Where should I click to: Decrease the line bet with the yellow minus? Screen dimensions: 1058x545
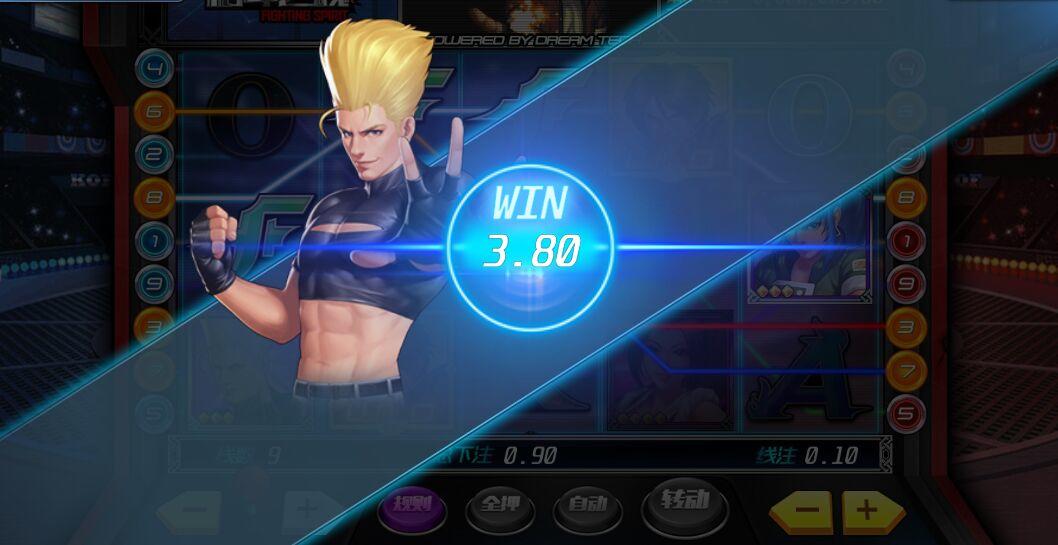tap(805, 510)
